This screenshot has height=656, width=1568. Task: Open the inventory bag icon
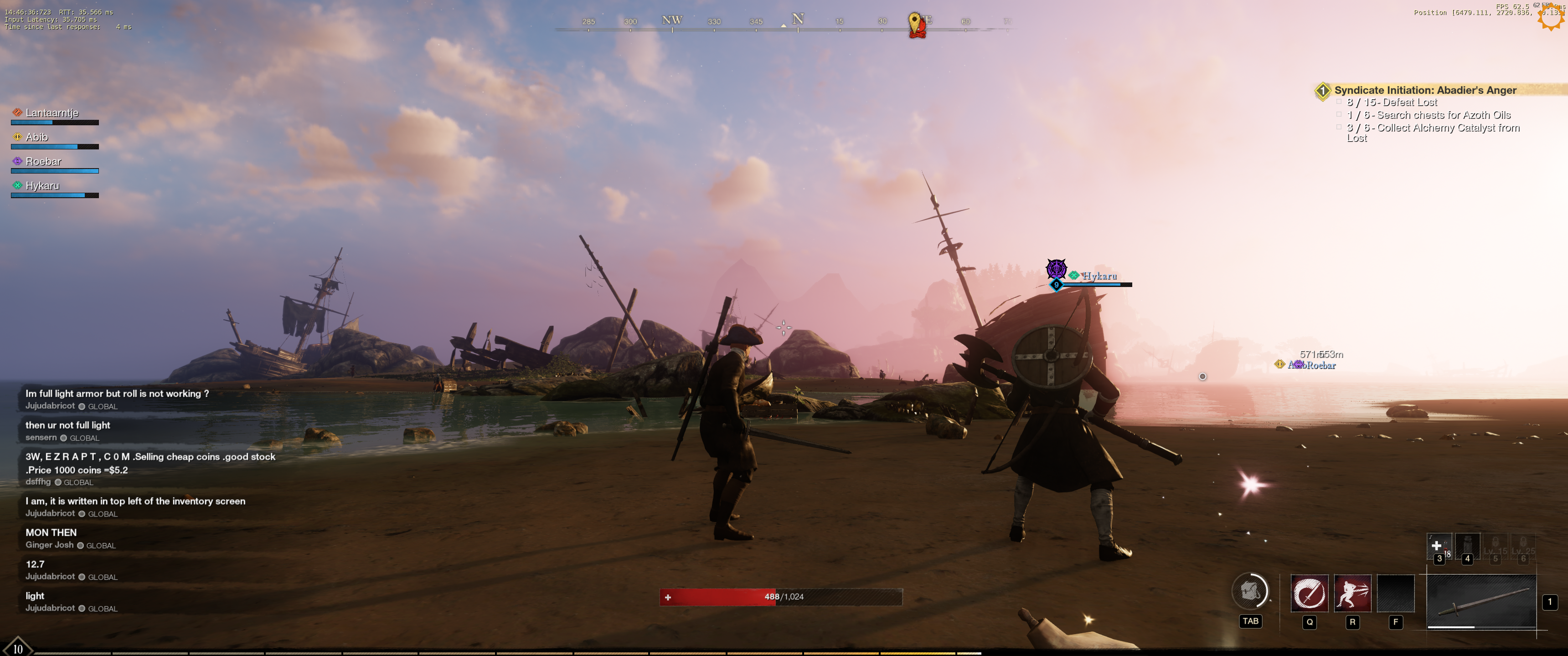click(1250, 591)
